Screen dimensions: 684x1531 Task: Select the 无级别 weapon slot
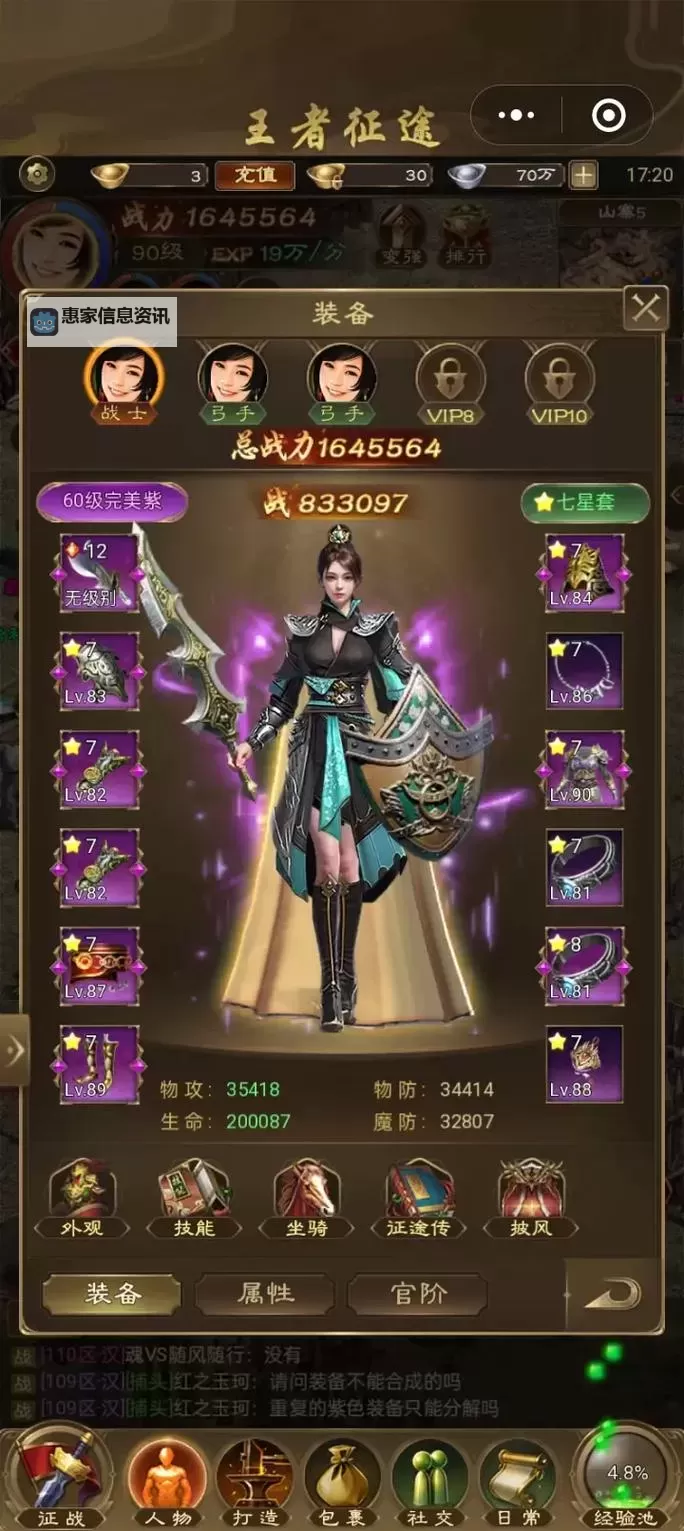pyautogui.click(x=99, y=573)
